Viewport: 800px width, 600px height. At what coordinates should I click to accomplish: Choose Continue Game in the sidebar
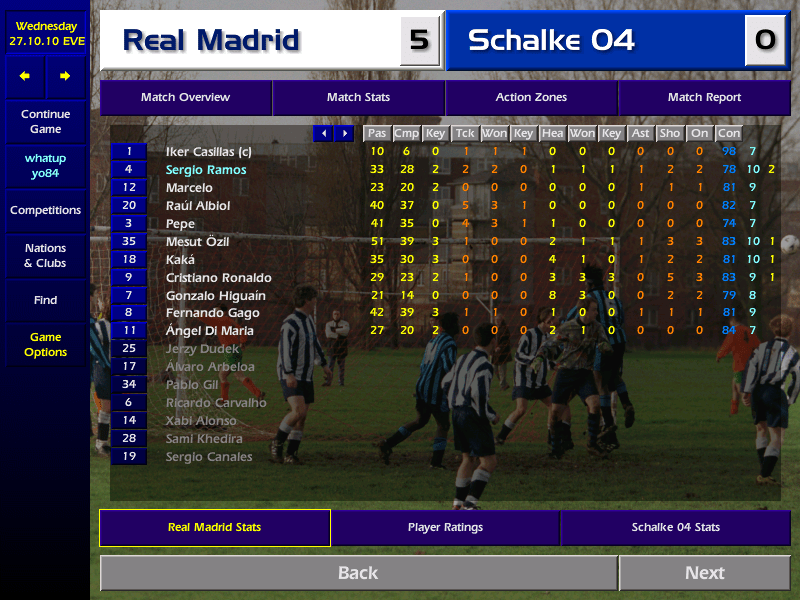coord(45,122)
